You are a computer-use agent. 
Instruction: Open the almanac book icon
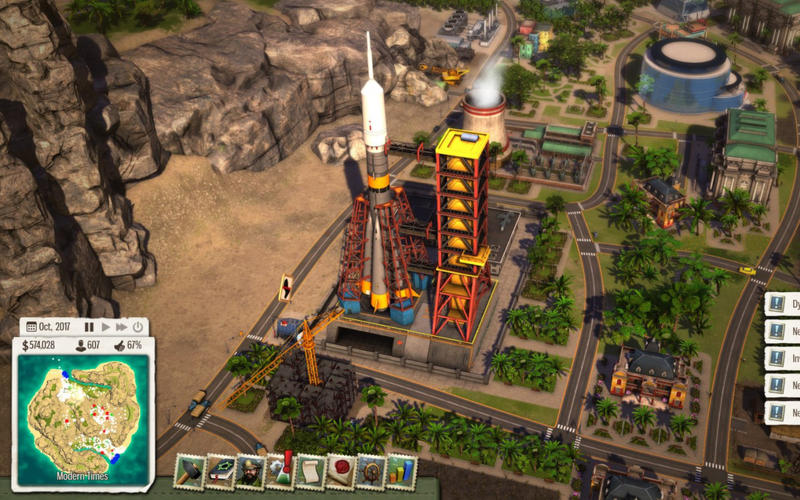[220, 471]
